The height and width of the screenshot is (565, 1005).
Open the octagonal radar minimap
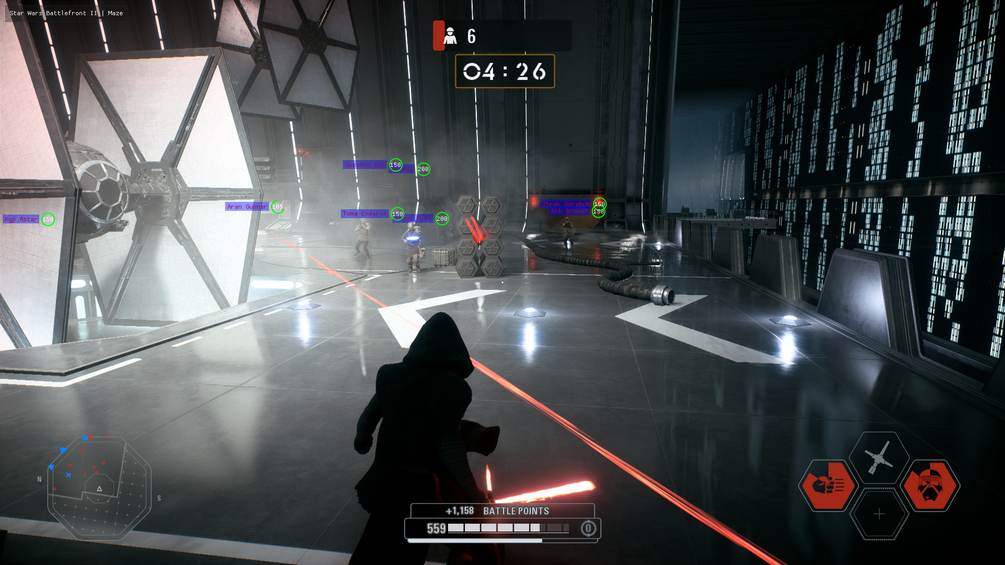click(99, 486)
